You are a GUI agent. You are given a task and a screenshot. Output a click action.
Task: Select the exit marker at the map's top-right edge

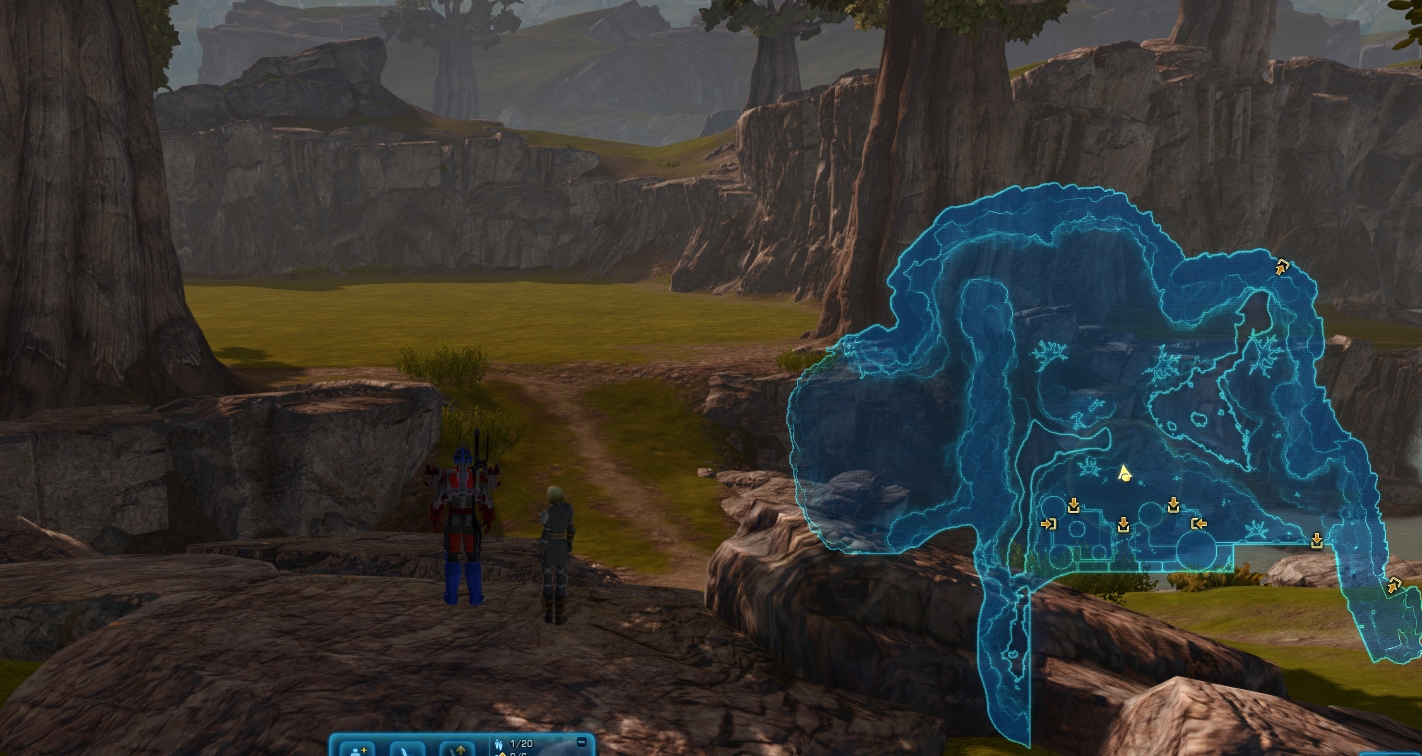tap(1282, 266)
